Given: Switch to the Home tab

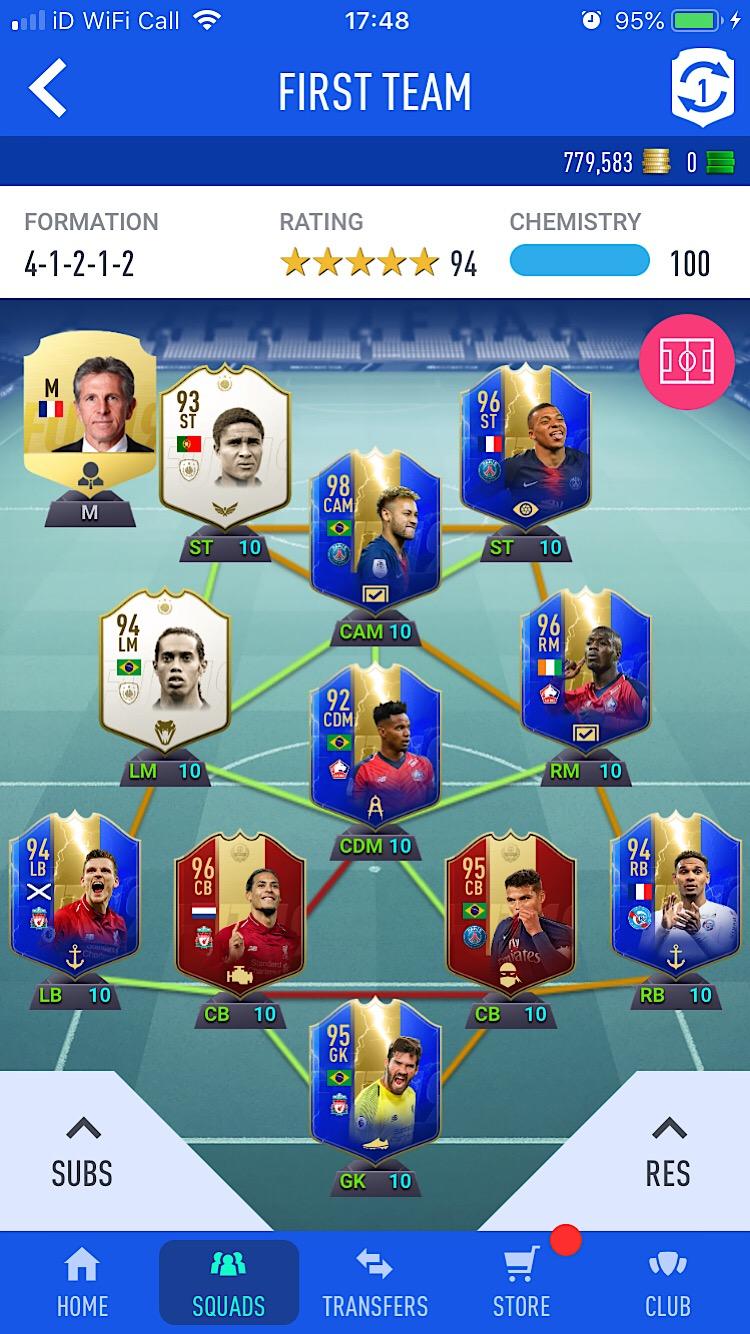Looking at the screenshot, I should coord(82,1283).
